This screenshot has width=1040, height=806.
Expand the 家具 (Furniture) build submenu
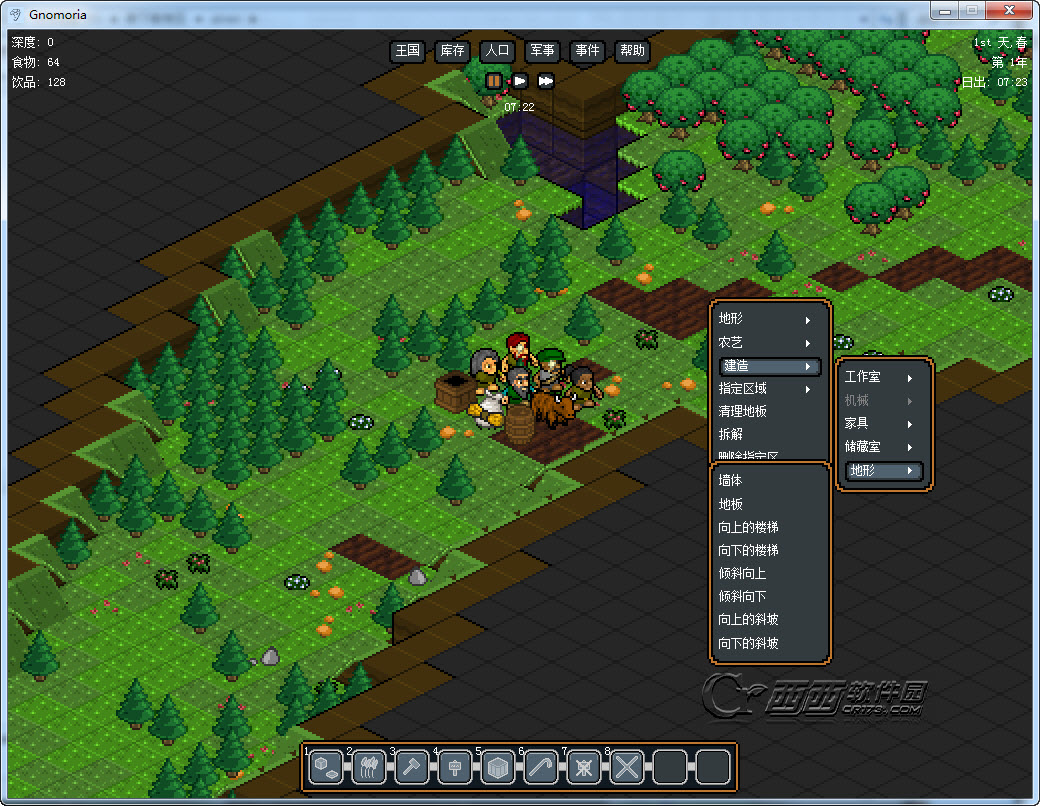tap(880, 423)
